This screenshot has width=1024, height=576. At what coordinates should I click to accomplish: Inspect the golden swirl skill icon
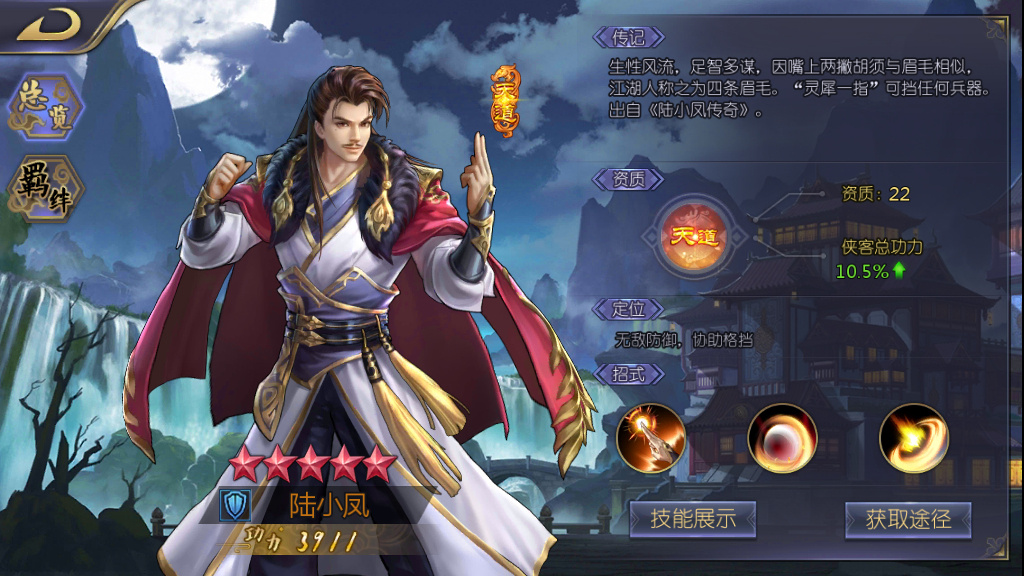(x=913, y=438)
